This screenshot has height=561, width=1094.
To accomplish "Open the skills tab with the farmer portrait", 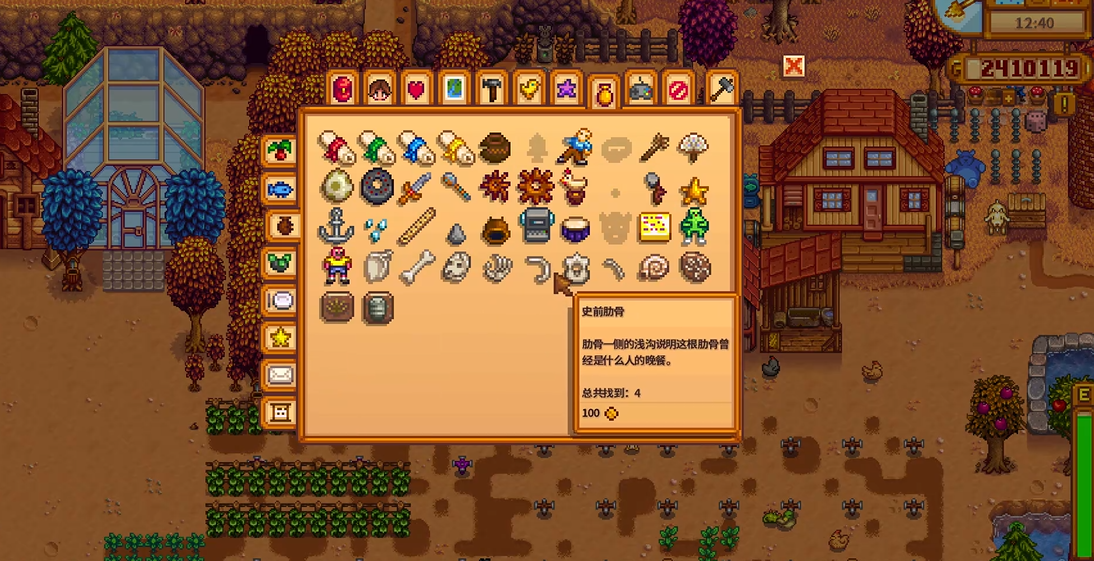I will (x=379, y=90).
